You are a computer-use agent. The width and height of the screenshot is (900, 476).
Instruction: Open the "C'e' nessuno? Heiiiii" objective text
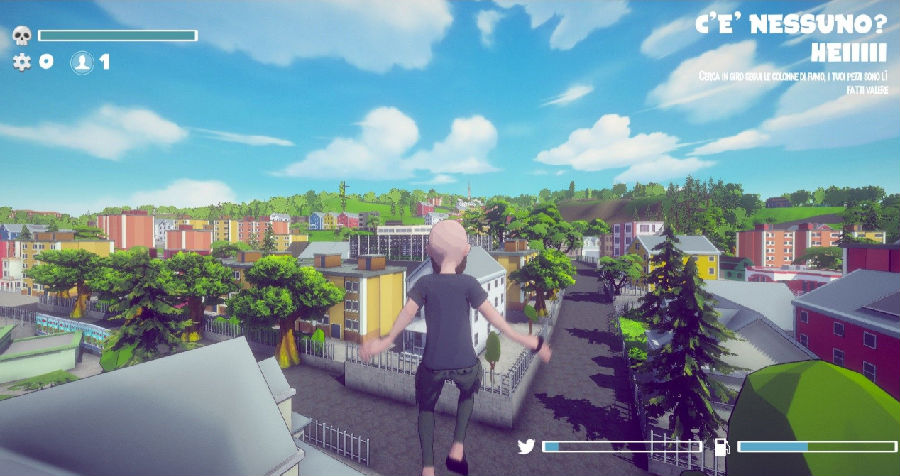pos(790,38)
